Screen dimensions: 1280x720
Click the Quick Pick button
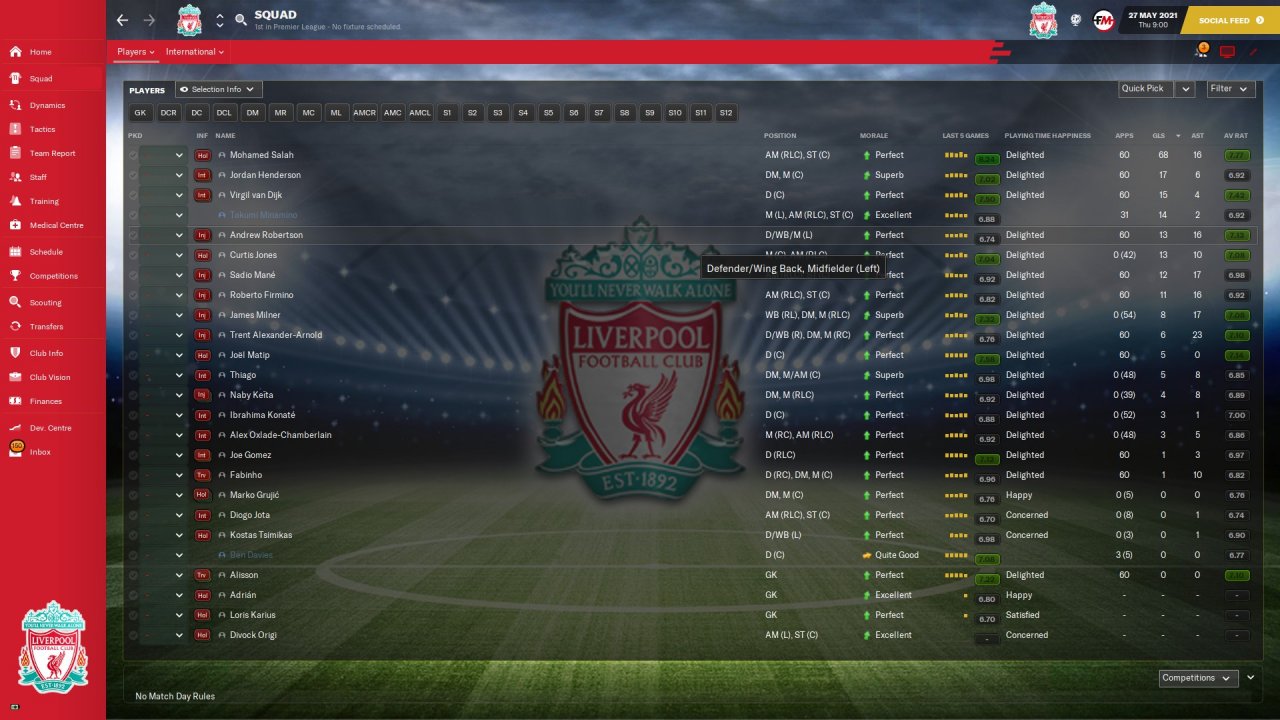pyautogui.click(x=1143, y=89)
